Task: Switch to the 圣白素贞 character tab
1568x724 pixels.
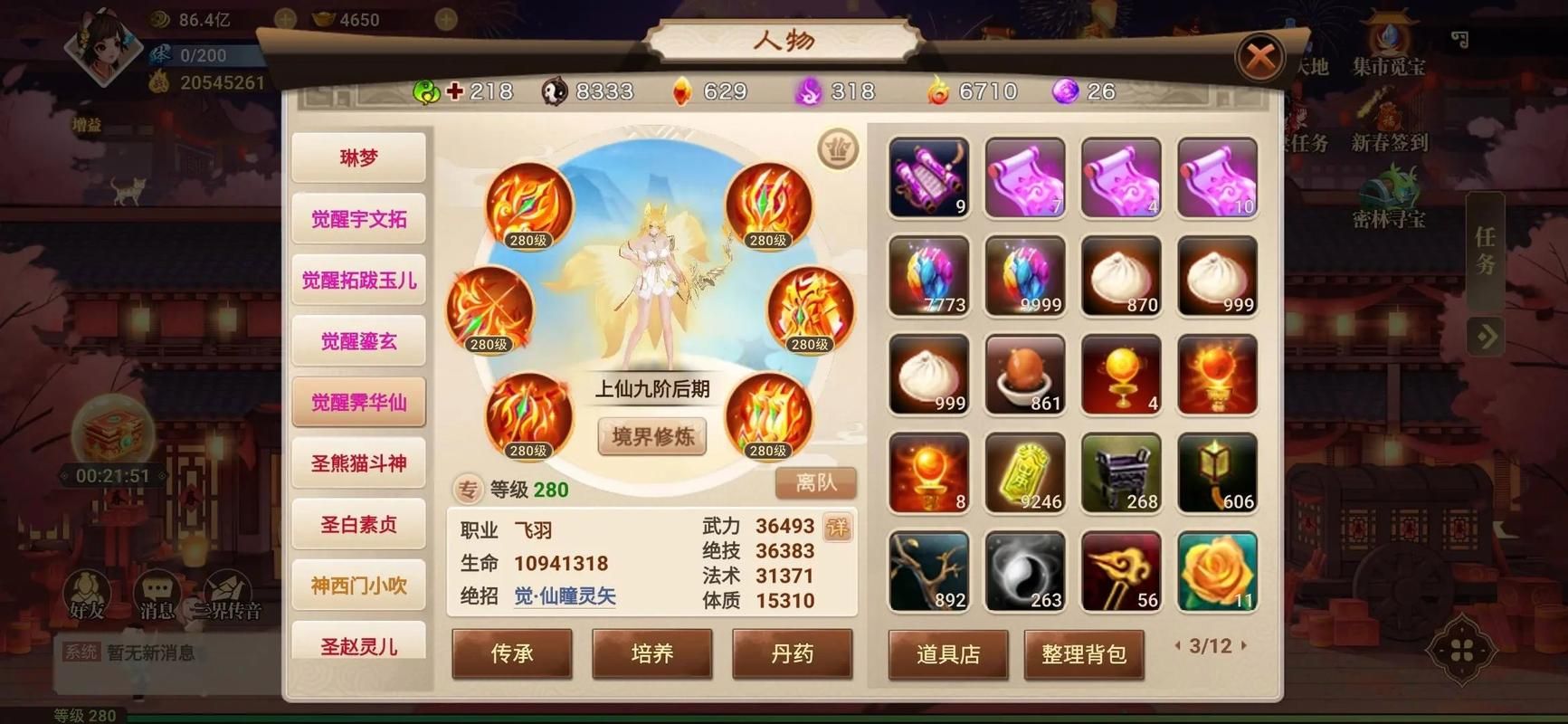Action: click(358, 524)
